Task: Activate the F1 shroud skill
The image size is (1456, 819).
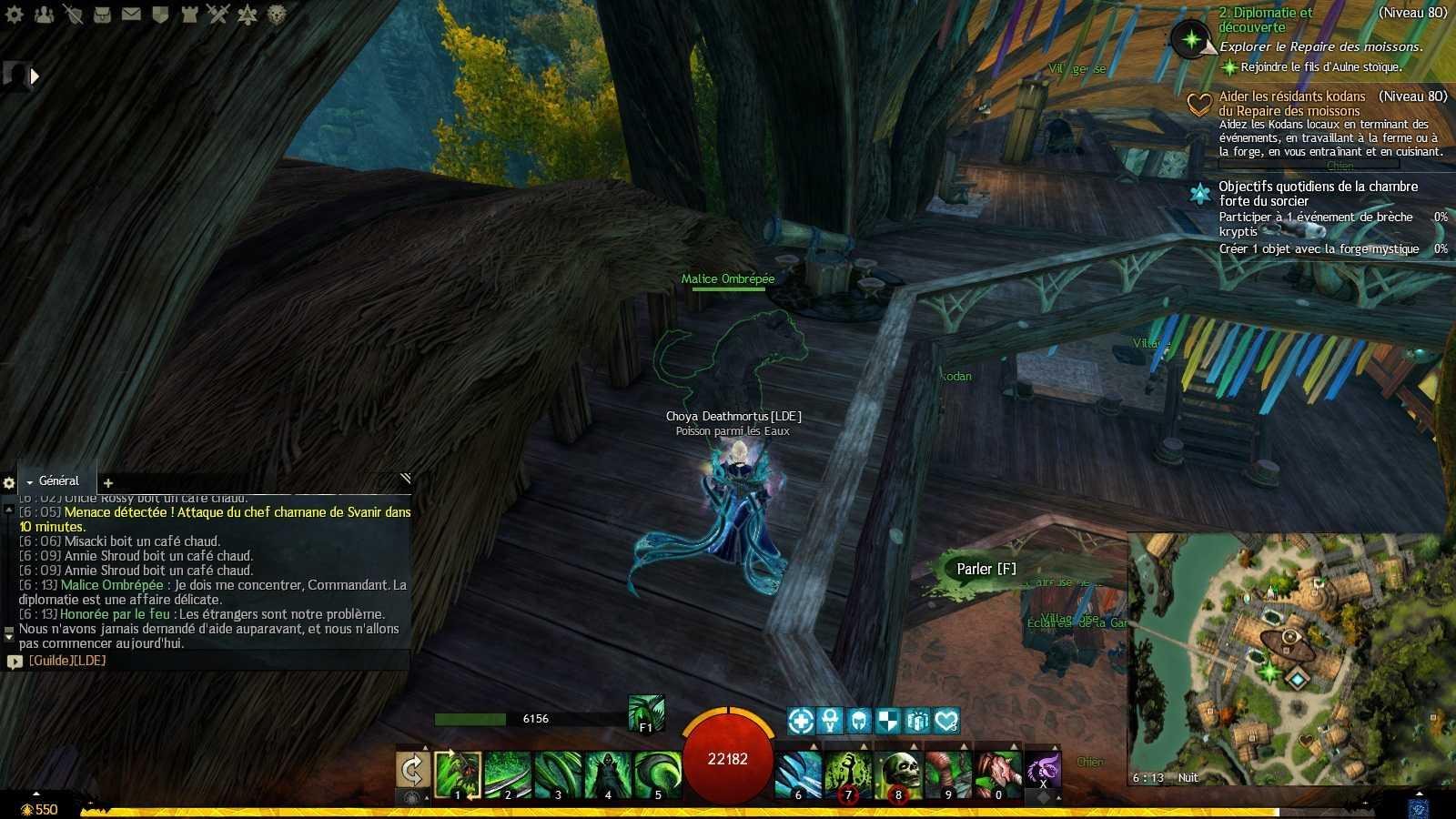Action: (646, 713)
